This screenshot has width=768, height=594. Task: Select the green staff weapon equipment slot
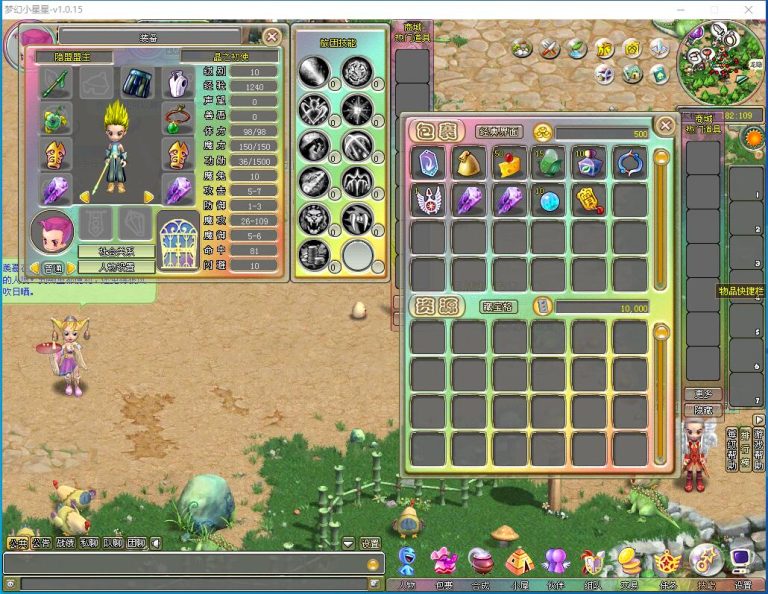(x=56, y=83)
